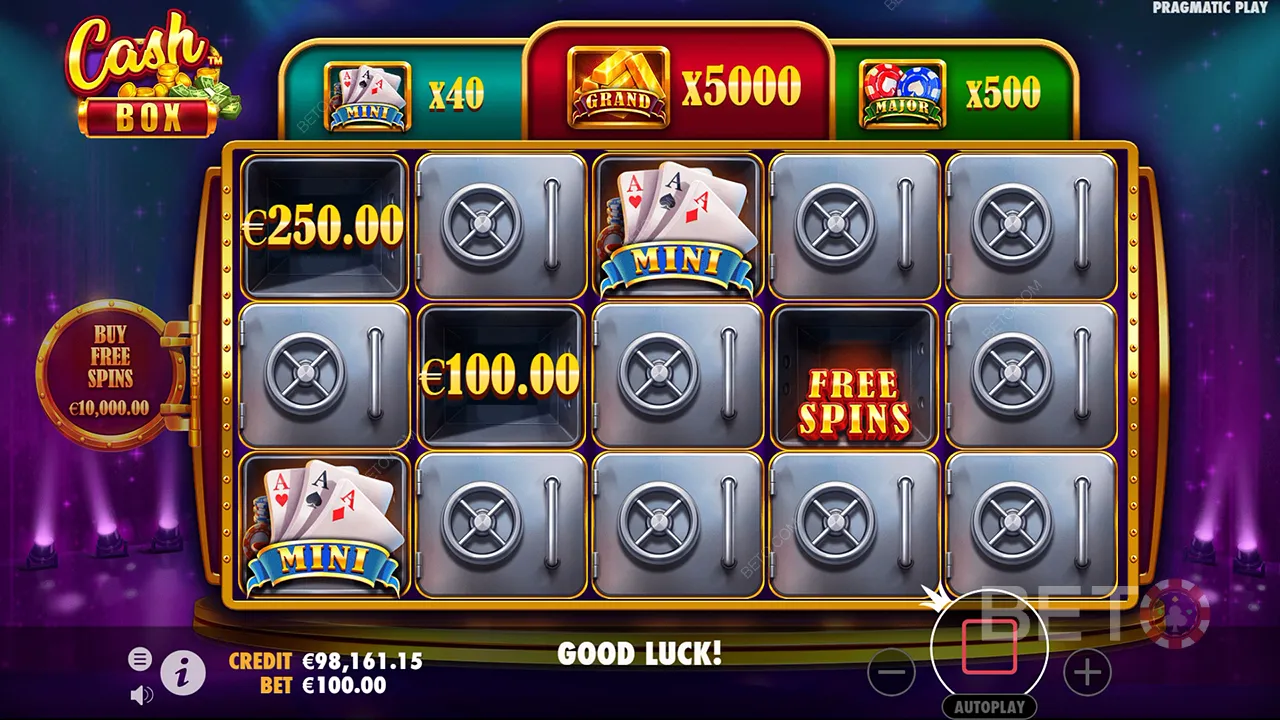
Task: Toggle the sound speaker icon
Action: click(x=141, y=694)
